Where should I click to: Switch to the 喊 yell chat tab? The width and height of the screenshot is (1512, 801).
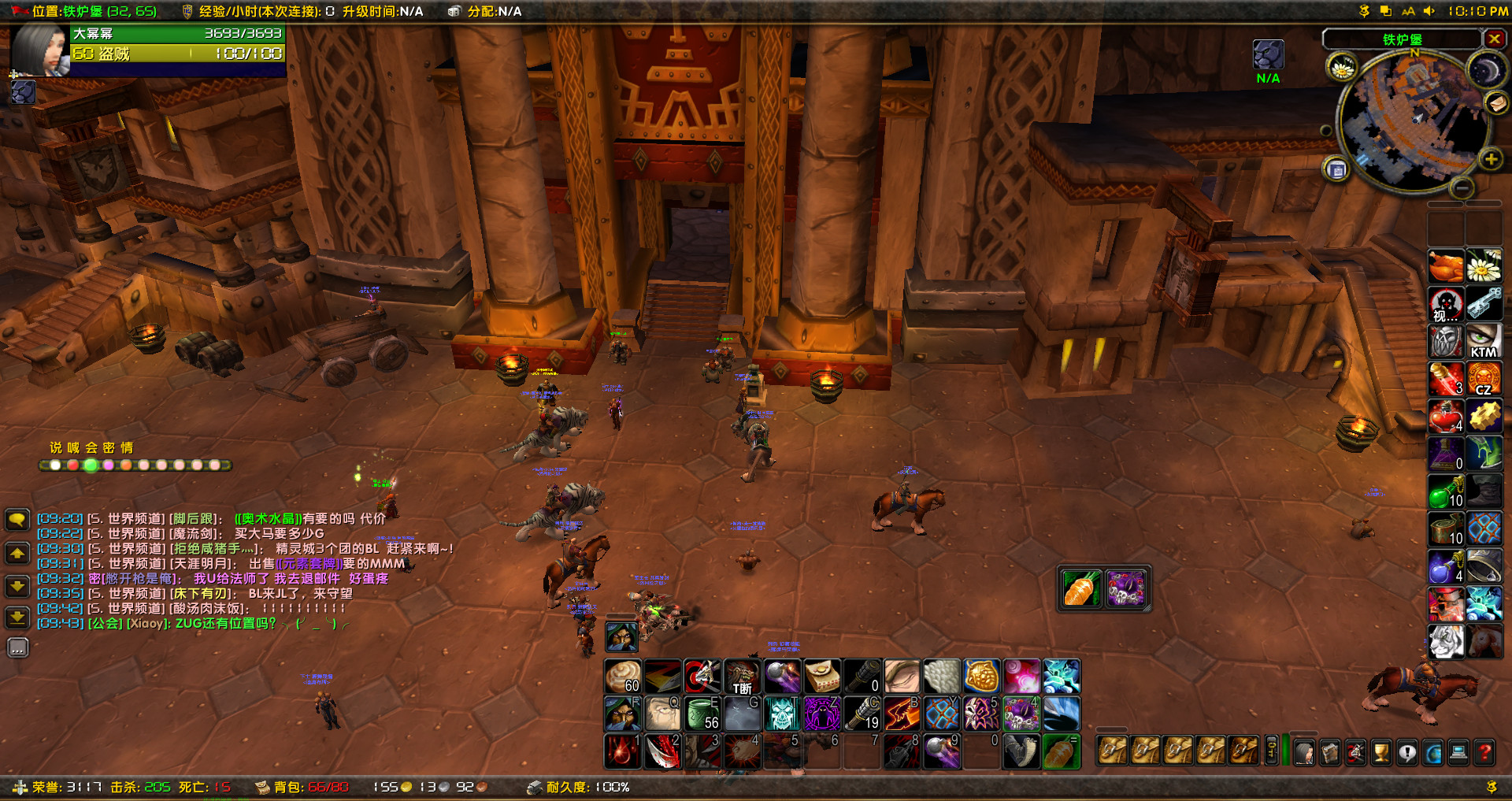tap(75, 447)
